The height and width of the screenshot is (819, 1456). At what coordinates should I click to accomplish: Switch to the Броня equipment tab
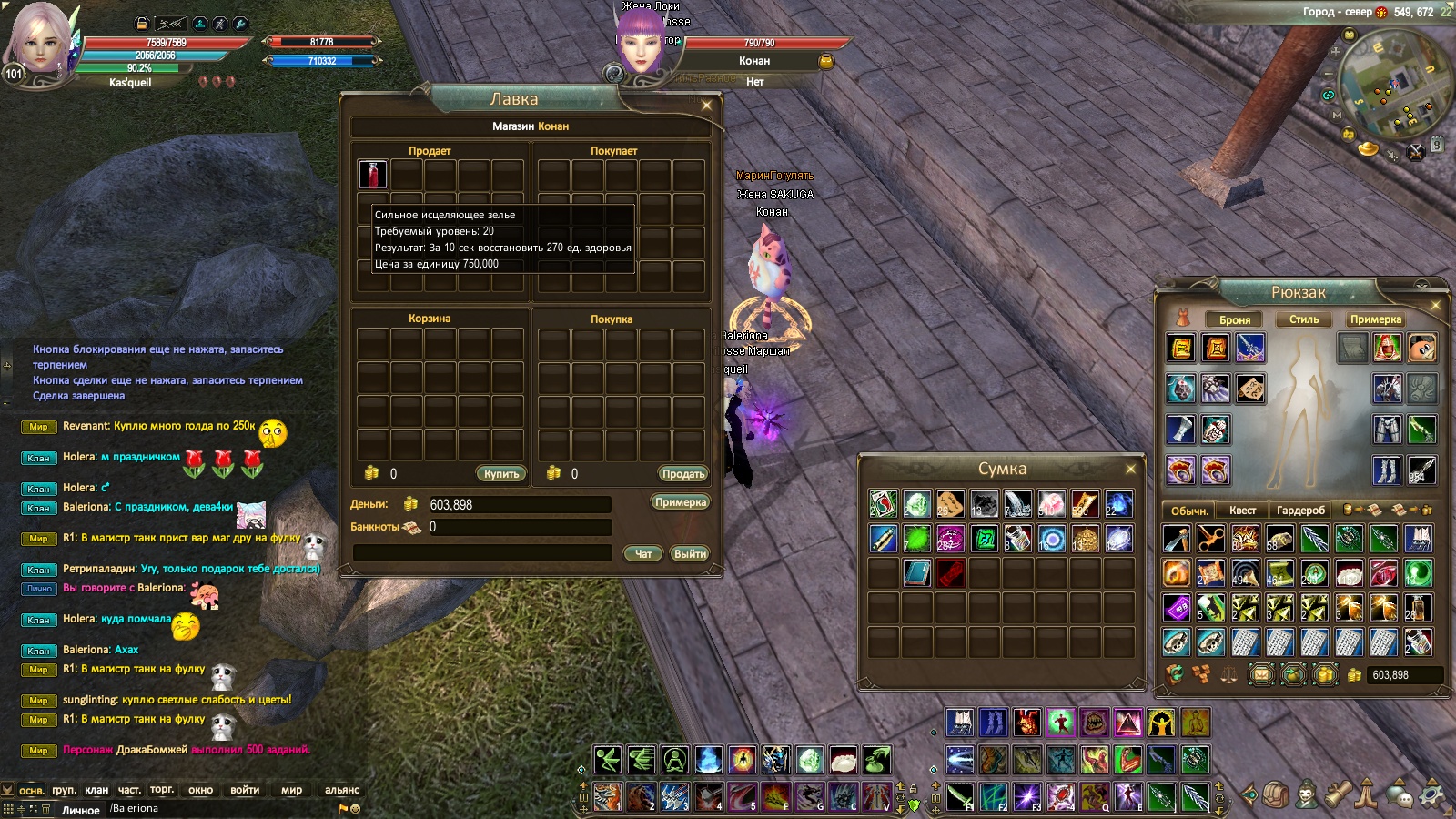pos(1234,319)
